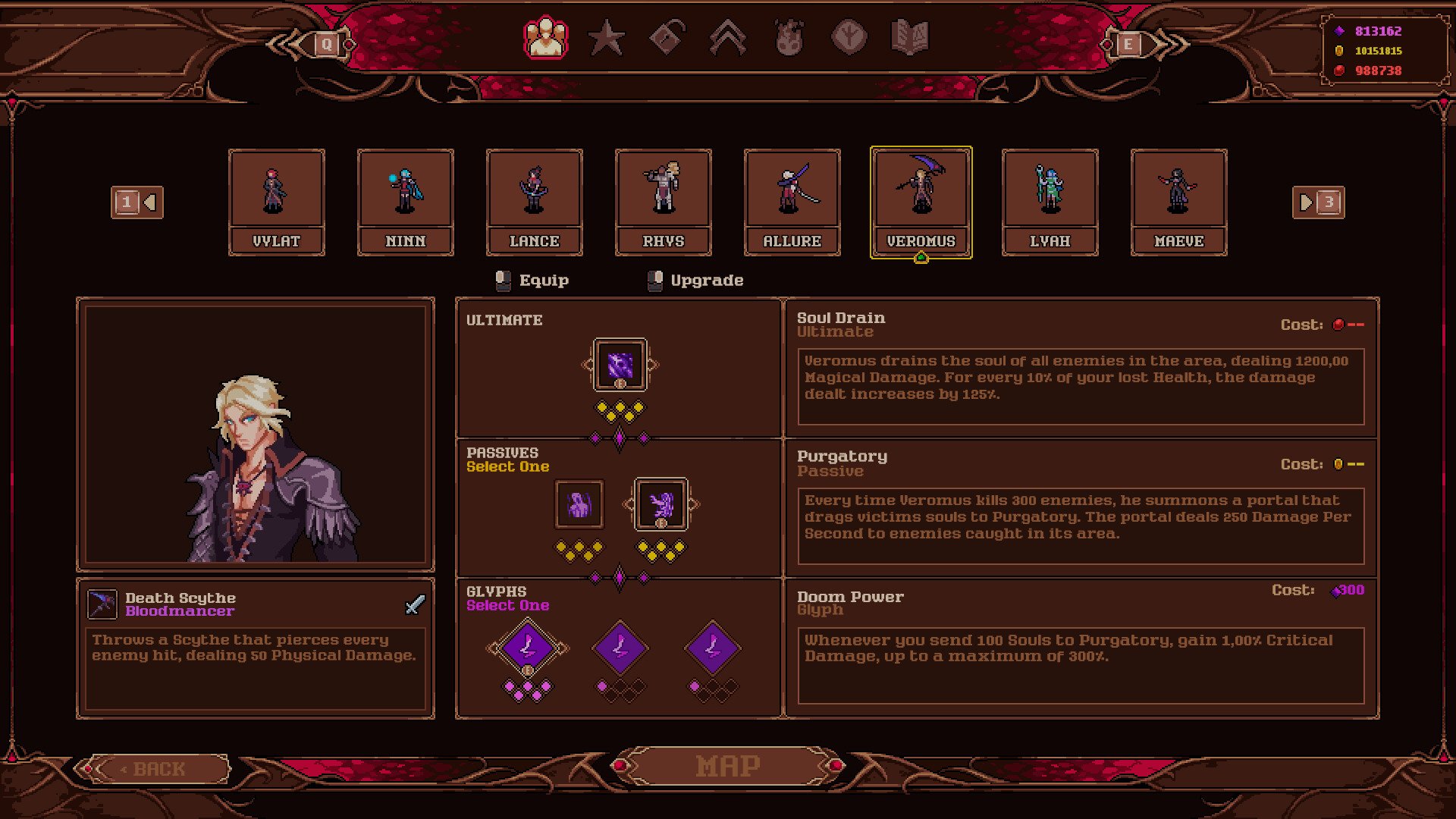
Task: Select Maeve from the roster
Action: click(1178, 202)
